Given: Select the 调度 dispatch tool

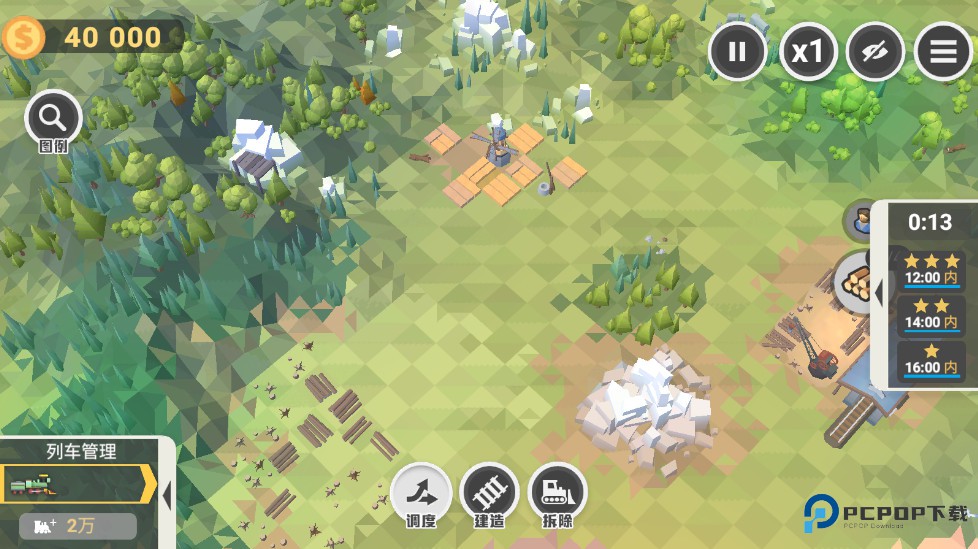Looking at the screenshot, I should pos(421,494).
